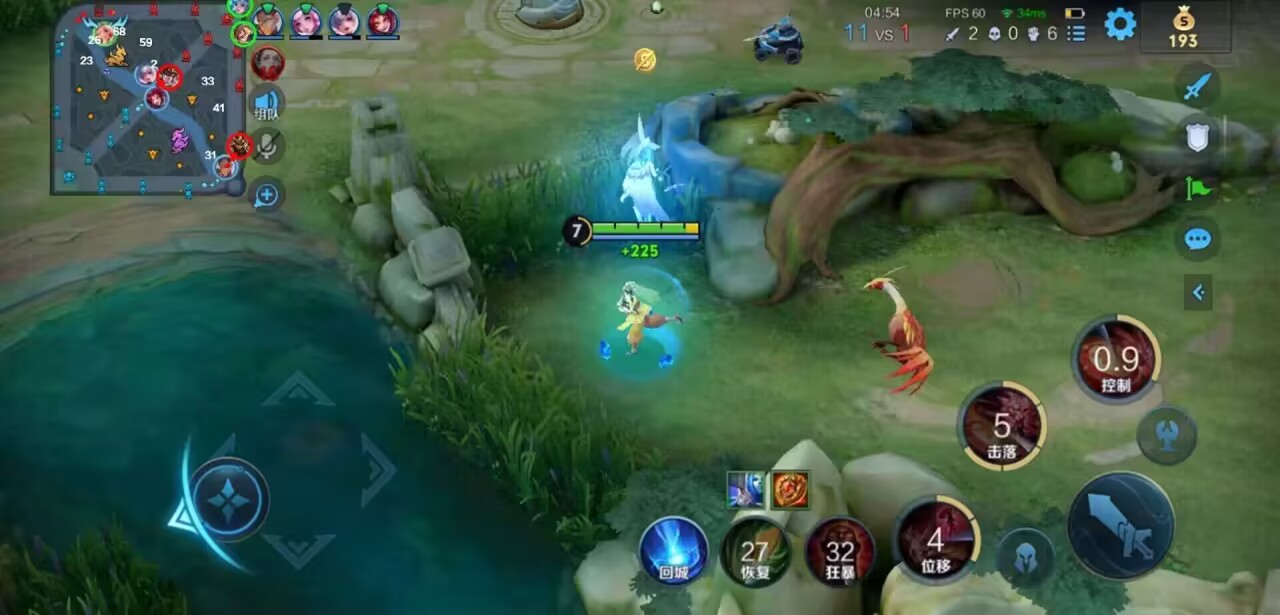
Task: Tap the helmet minion attack button
Action: click(1026, 557)
